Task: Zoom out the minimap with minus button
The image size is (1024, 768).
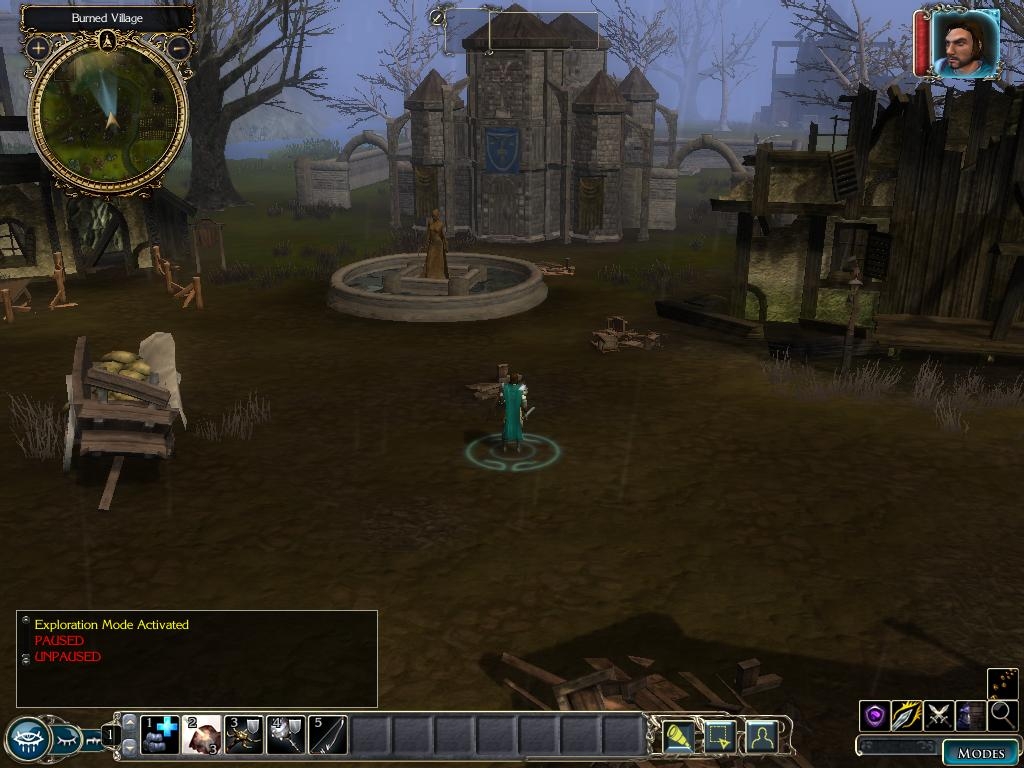Action: point(179,48)
